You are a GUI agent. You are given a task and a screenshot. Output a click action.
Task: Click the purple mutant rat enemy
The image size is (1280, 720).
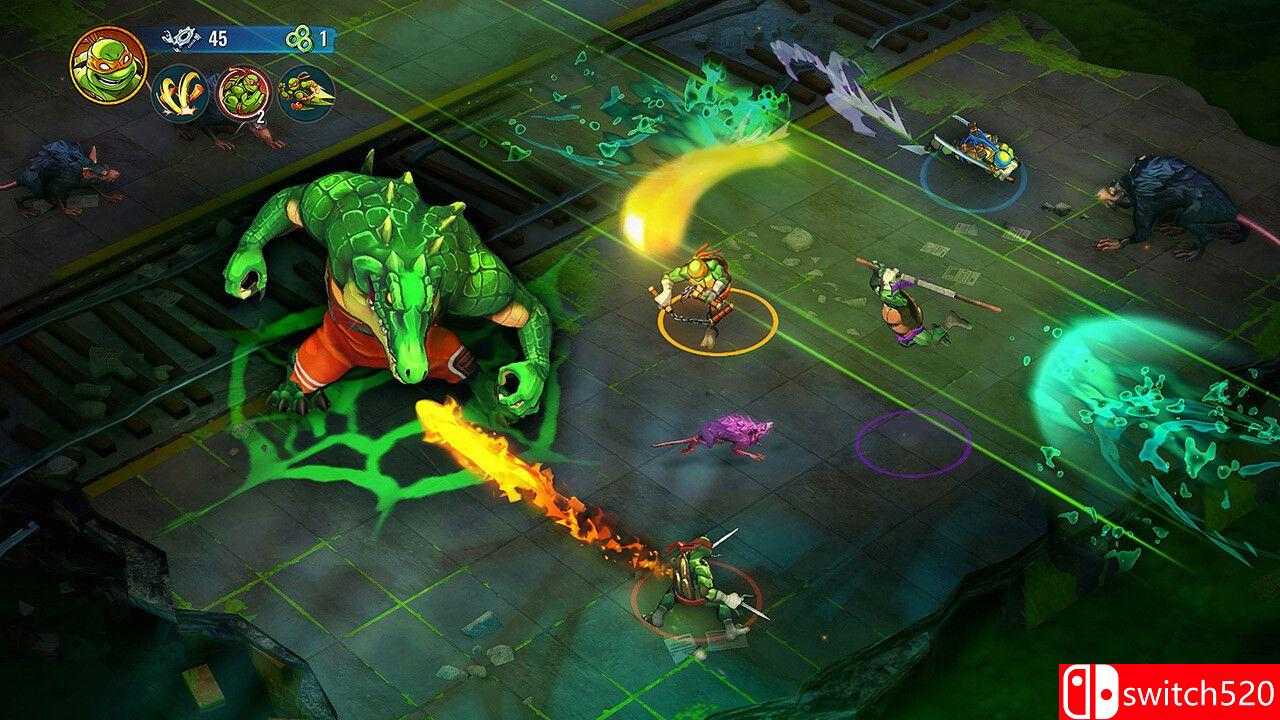coord(725,430)
